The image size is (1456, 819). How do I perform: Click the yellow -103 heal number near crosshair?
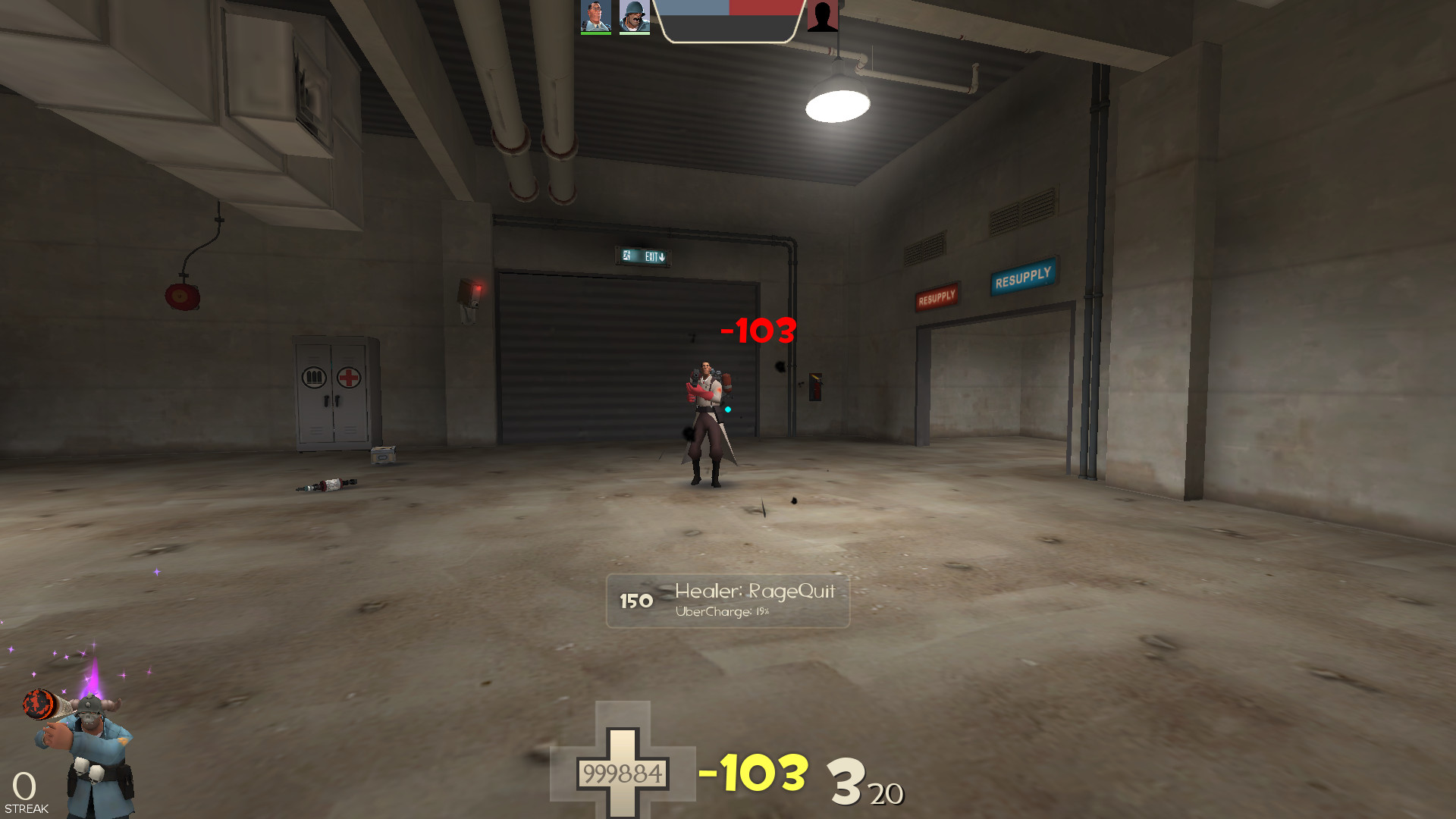(755, 772)
